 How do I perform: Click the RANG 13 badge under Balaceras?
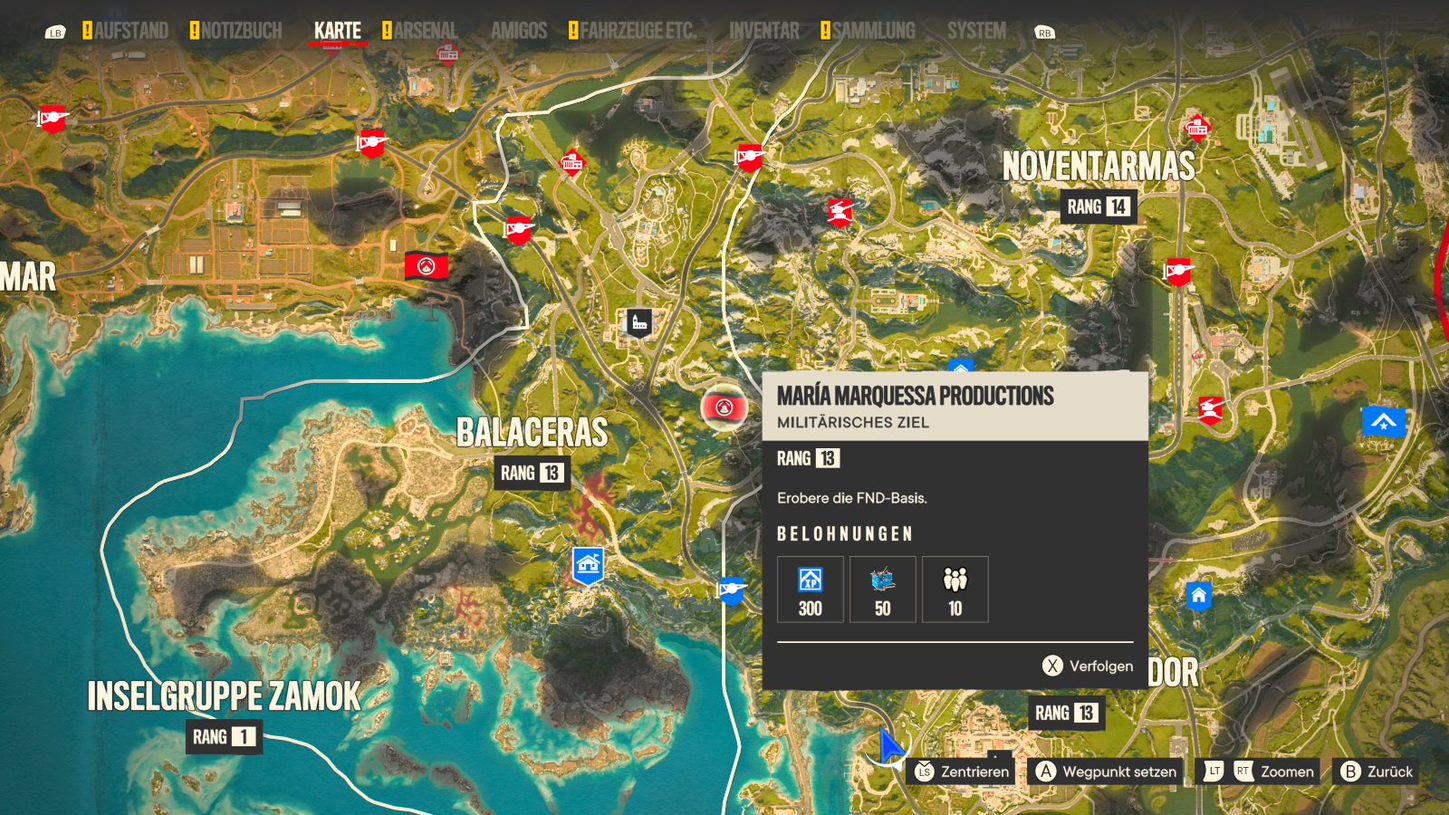[x=533, y=472]
